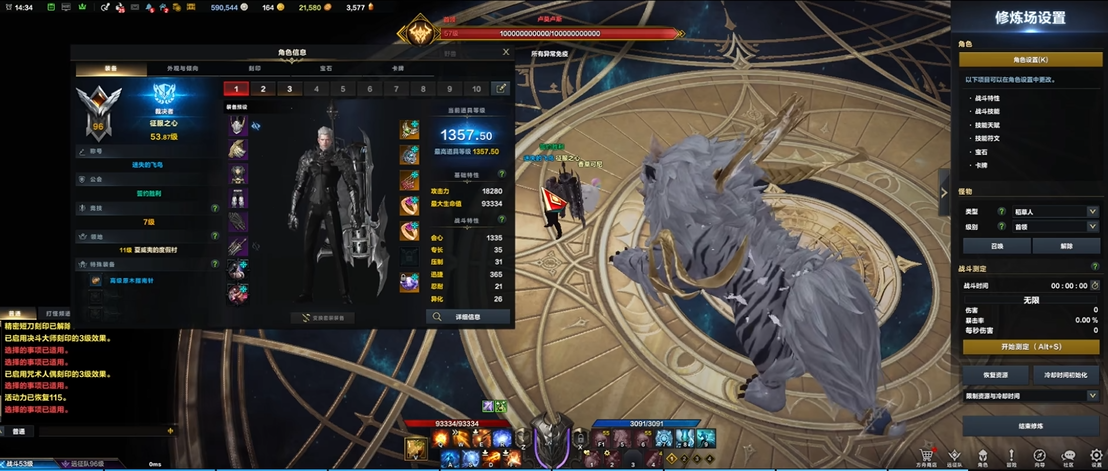Image resolution: width=1108 pixels, height=471 pixels.
Task: Start measurement with 开始测定 (Alt+S)
Action: [1029, 346]
